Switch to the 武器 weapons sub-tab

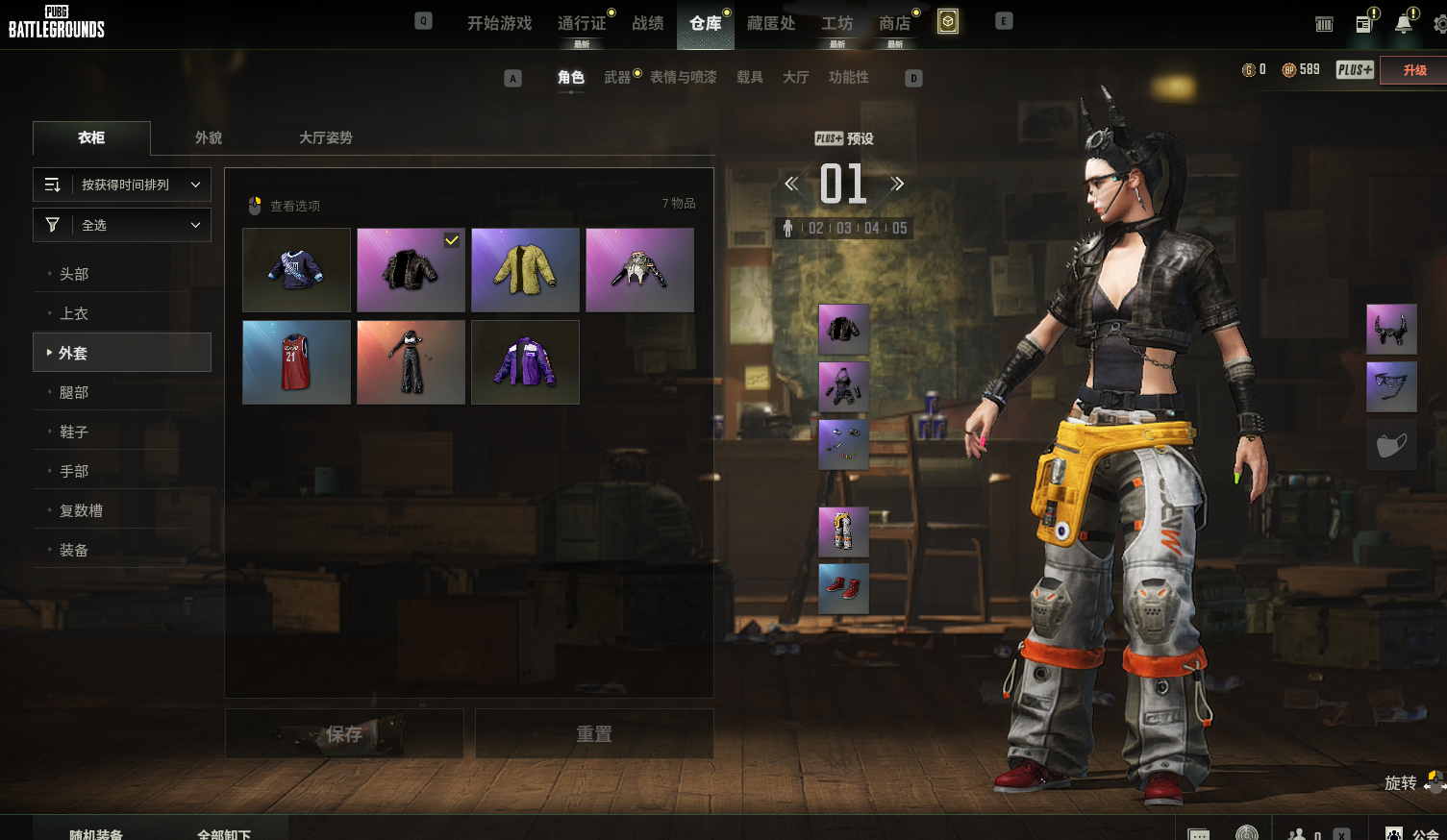click(617, 77)
